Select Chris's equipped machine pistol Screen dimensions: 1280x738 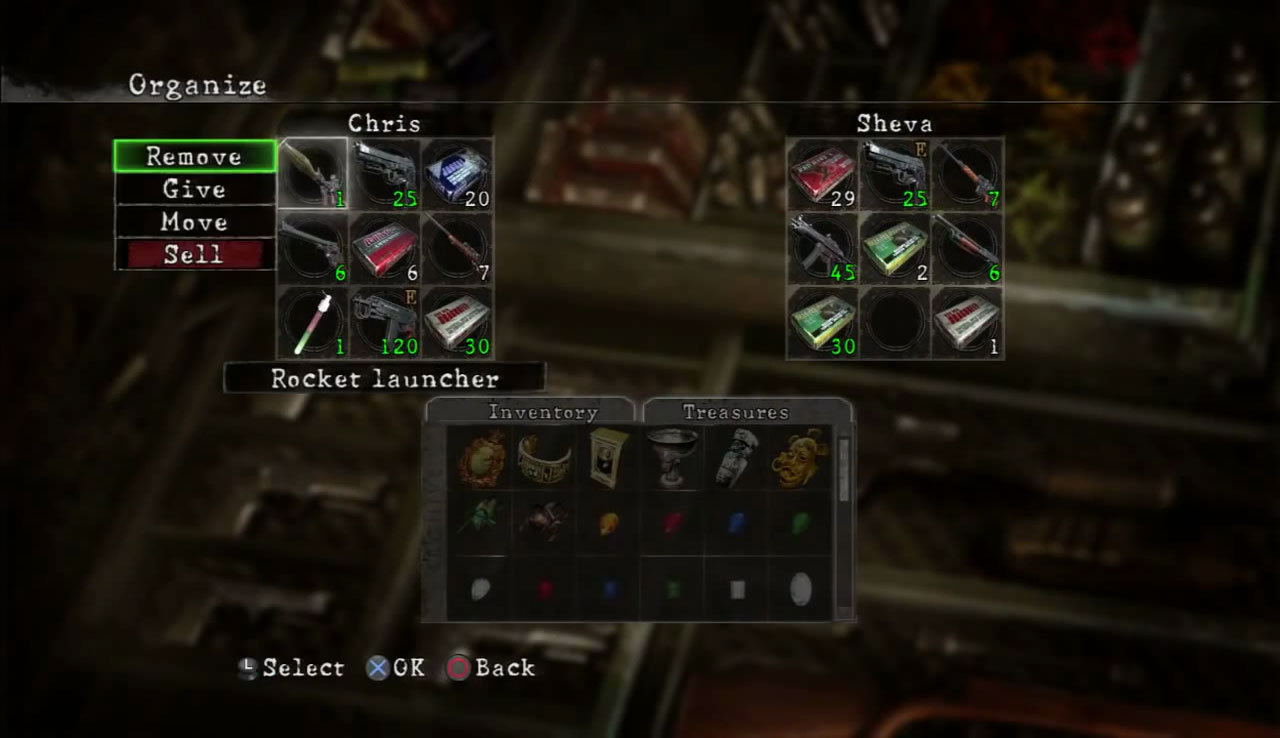385,322
